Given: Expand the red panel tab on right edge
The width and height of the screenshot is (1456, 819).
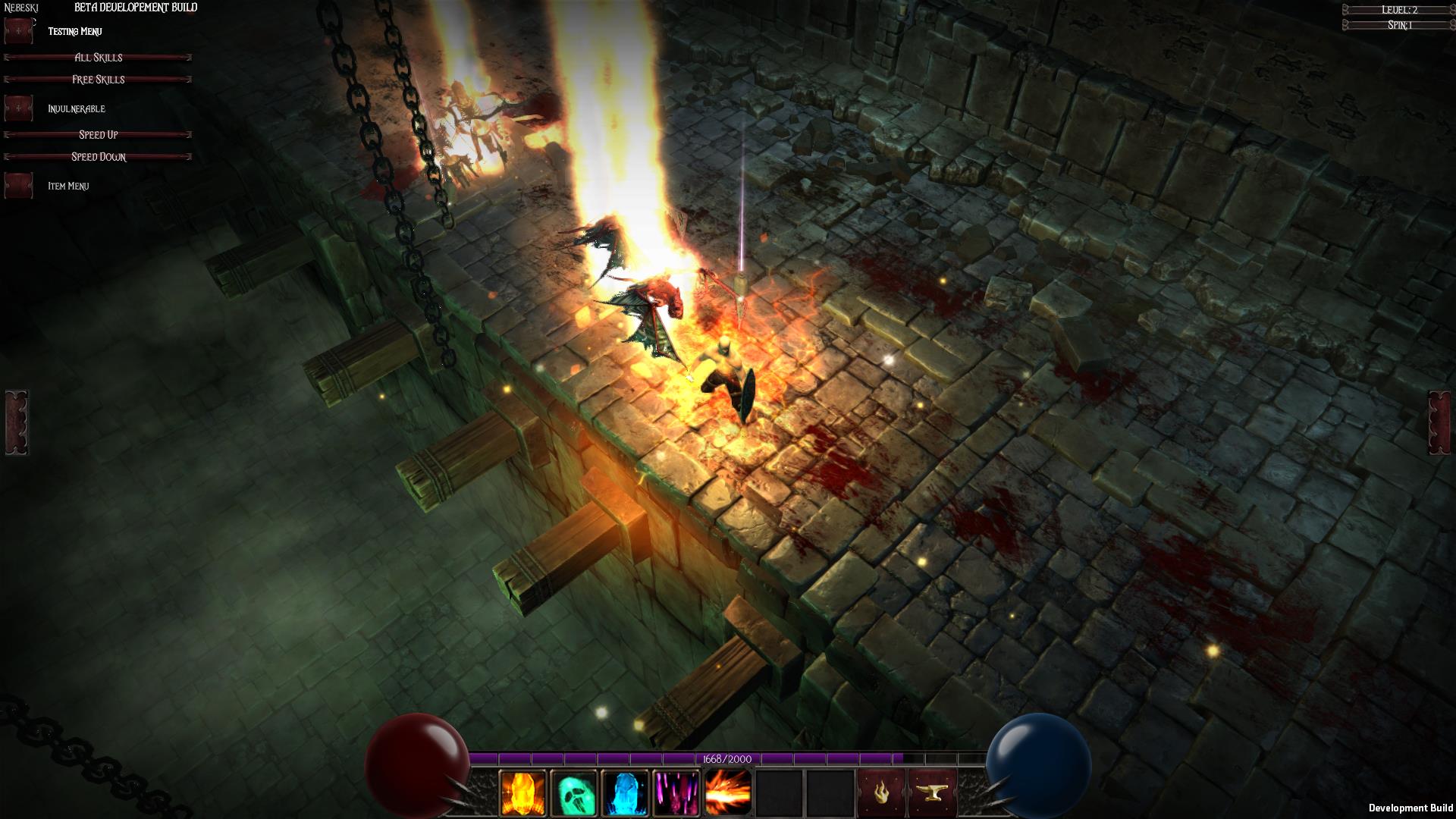Looking at the screenshot, I should click(x=1439, y=423).
